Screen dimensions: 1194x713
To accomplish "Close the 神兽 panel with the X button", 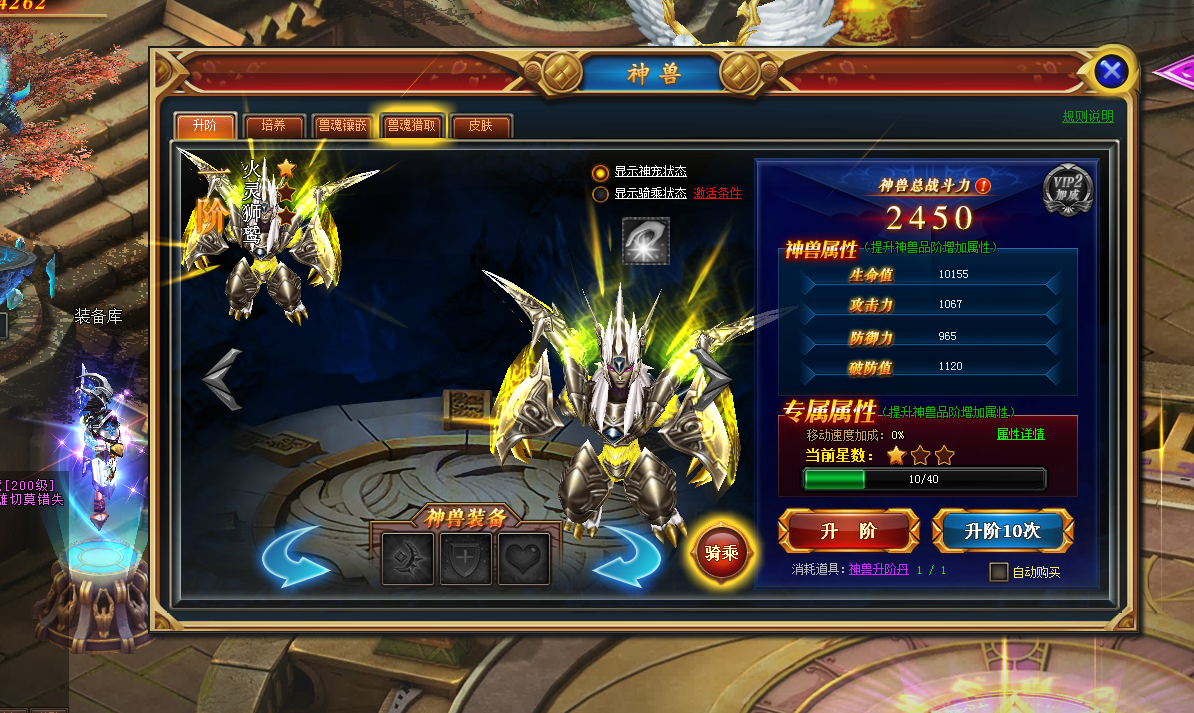I will (1111, 71).
